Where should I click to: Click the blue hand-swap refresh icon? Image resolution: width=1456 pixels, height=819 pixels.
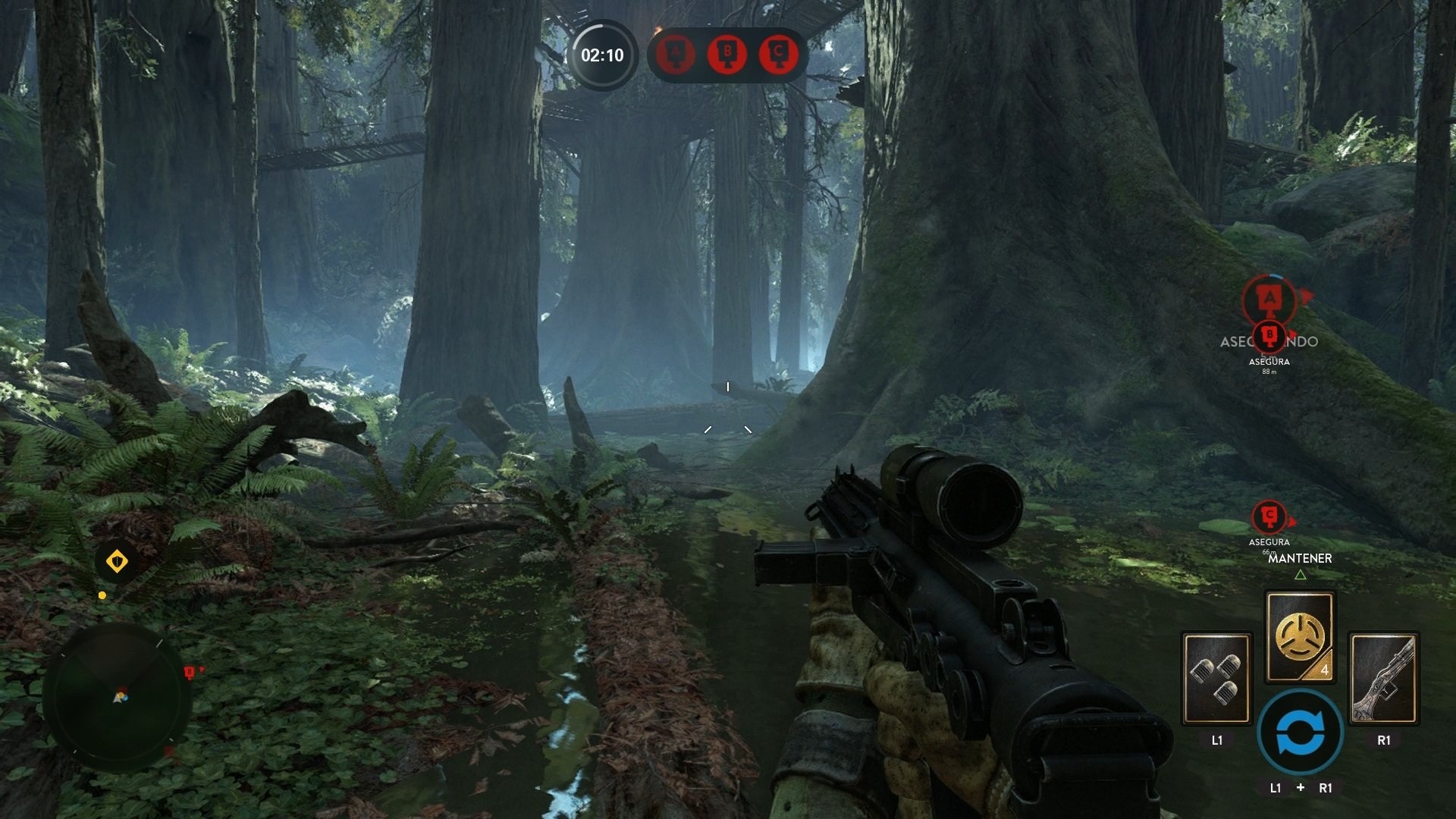click(1300, 732)
